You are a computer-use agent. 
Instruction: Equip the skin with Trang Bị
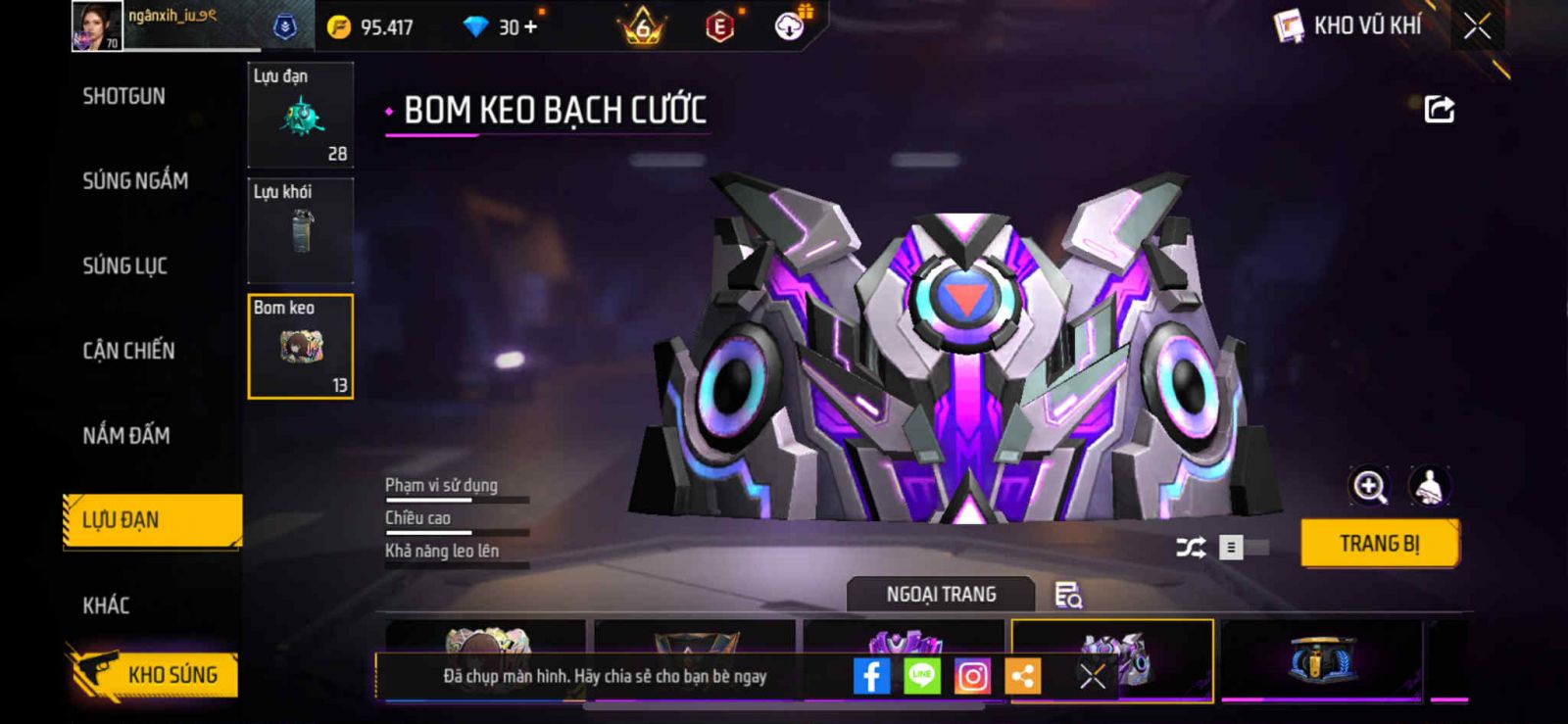(x=1379, y=544)
